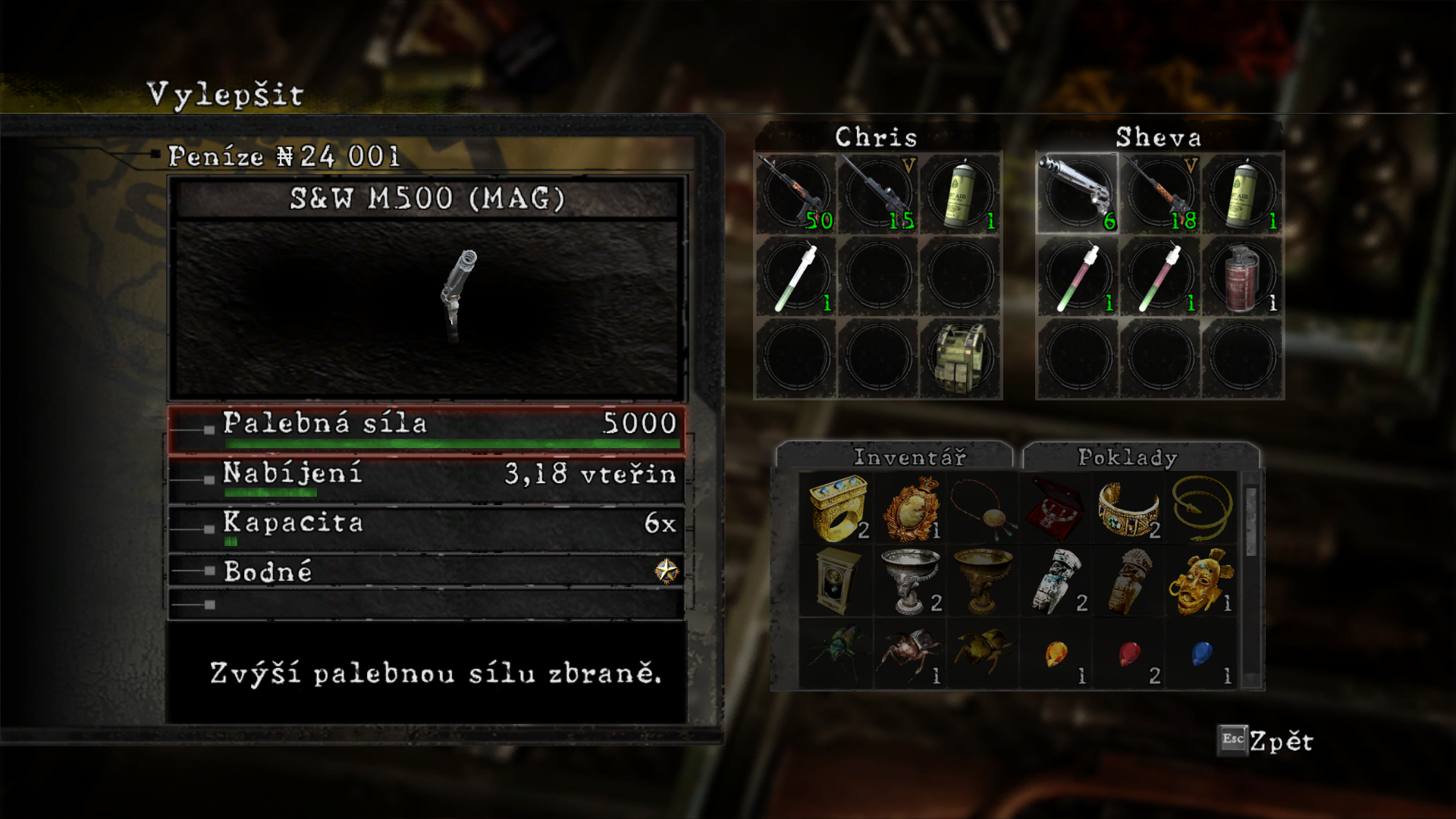Select the Bodné upgrade row
Screen dimensions: 1456x819
[426, 571]
